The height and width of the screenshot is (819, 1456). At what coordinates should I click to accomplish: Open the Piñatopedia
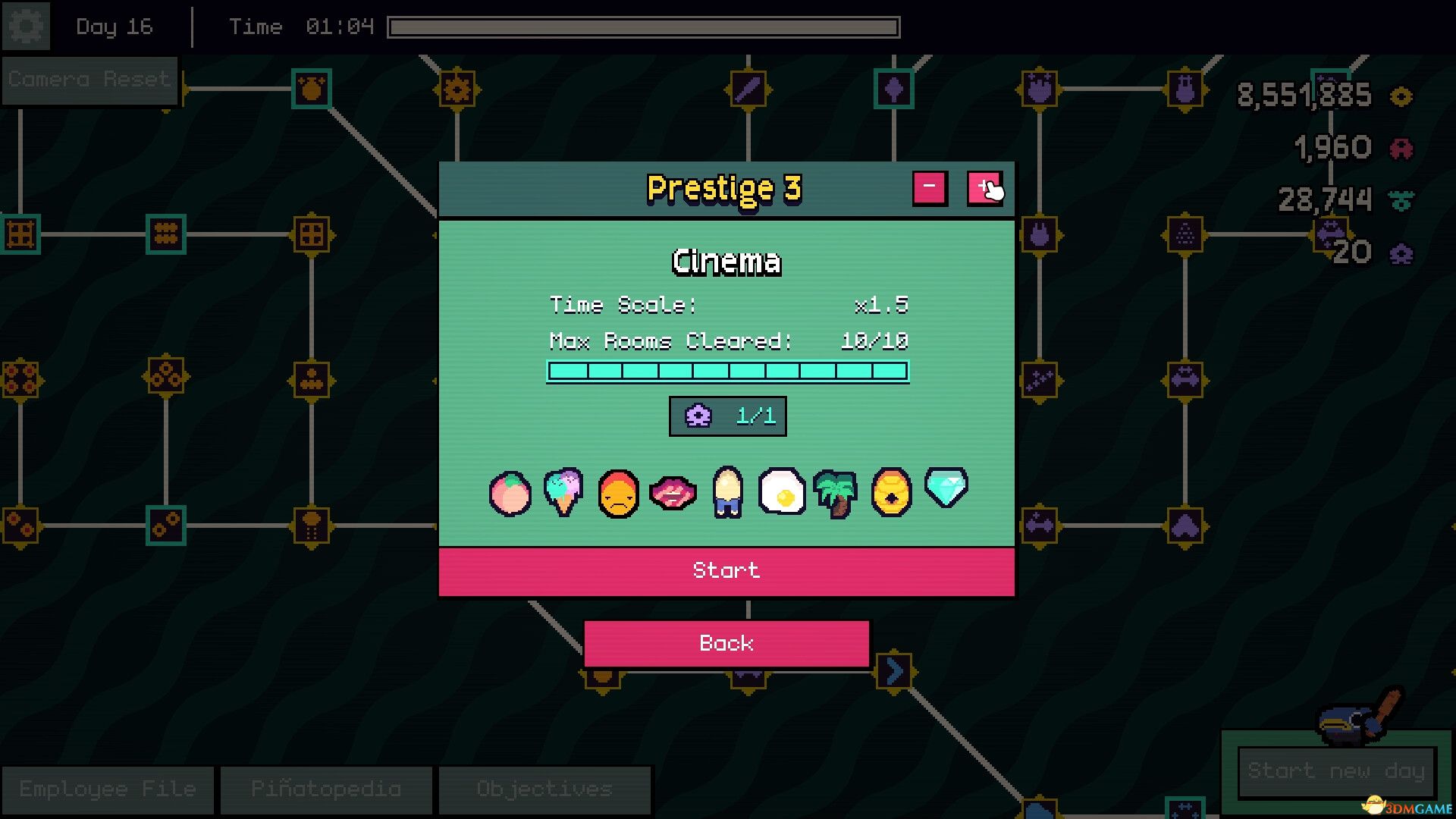click(326, 789)
